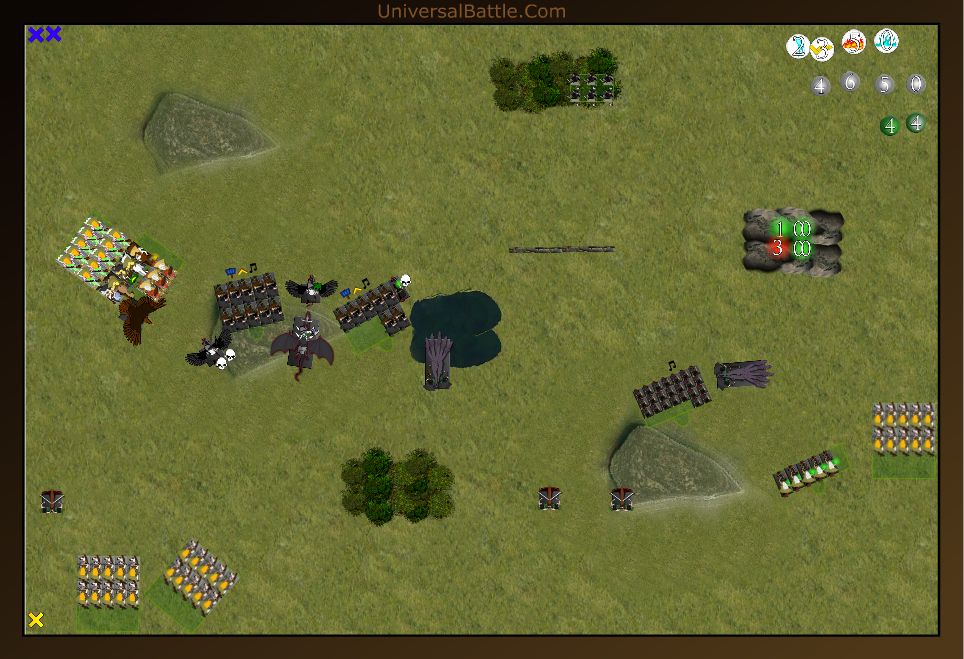This screenshot has width=964, height=659.
Task: Click the green counter showing 1 on rocks
Action: (x=779, y=229)
